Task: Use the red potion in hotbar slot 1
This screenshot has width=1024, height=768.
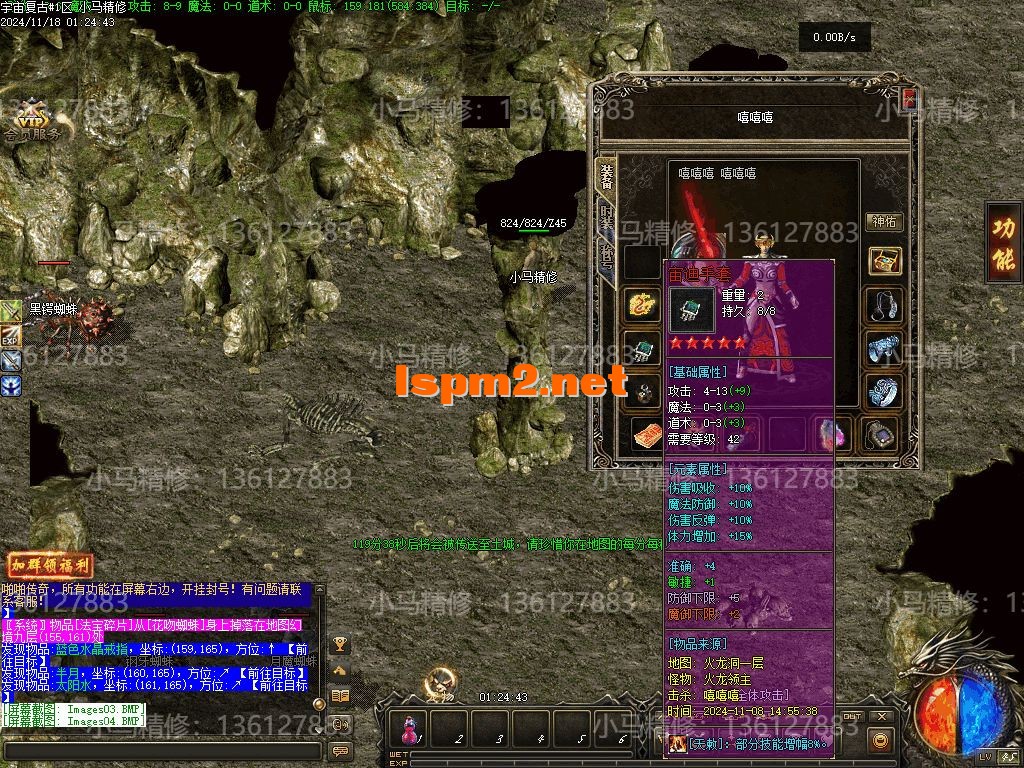Action: (x=410, y=729)
